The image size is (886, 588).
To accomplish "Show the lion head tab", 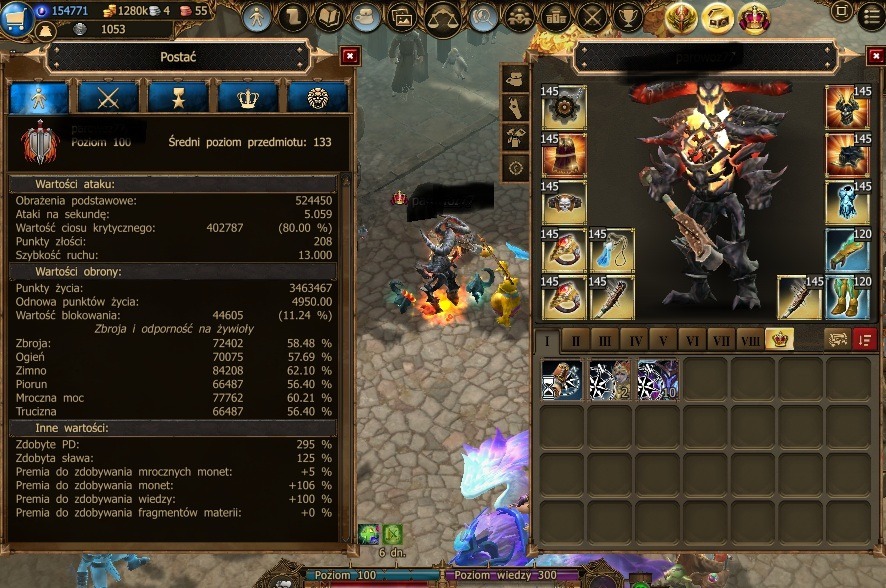I will [x=317, y=97].
